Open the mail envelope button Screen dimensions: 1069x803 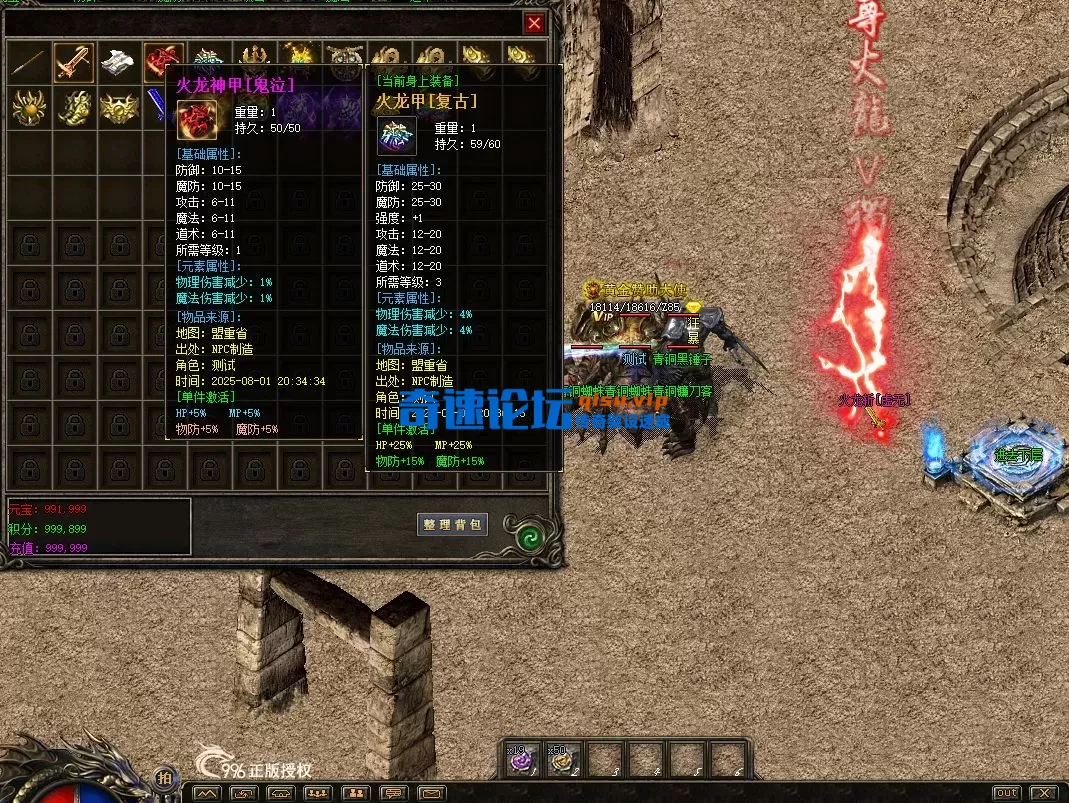pyautogui.click(x=432, y=793)
